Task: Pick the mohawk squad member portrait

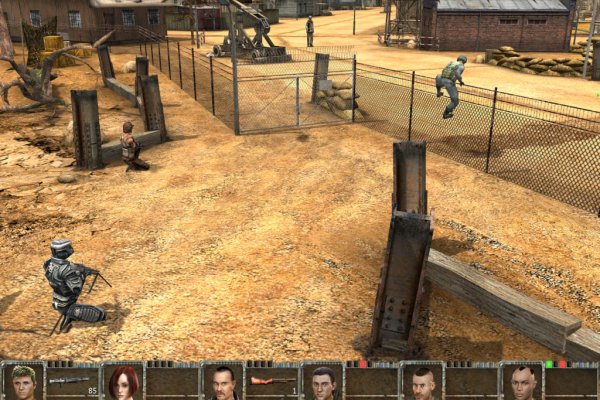Action: pos(521,382)
